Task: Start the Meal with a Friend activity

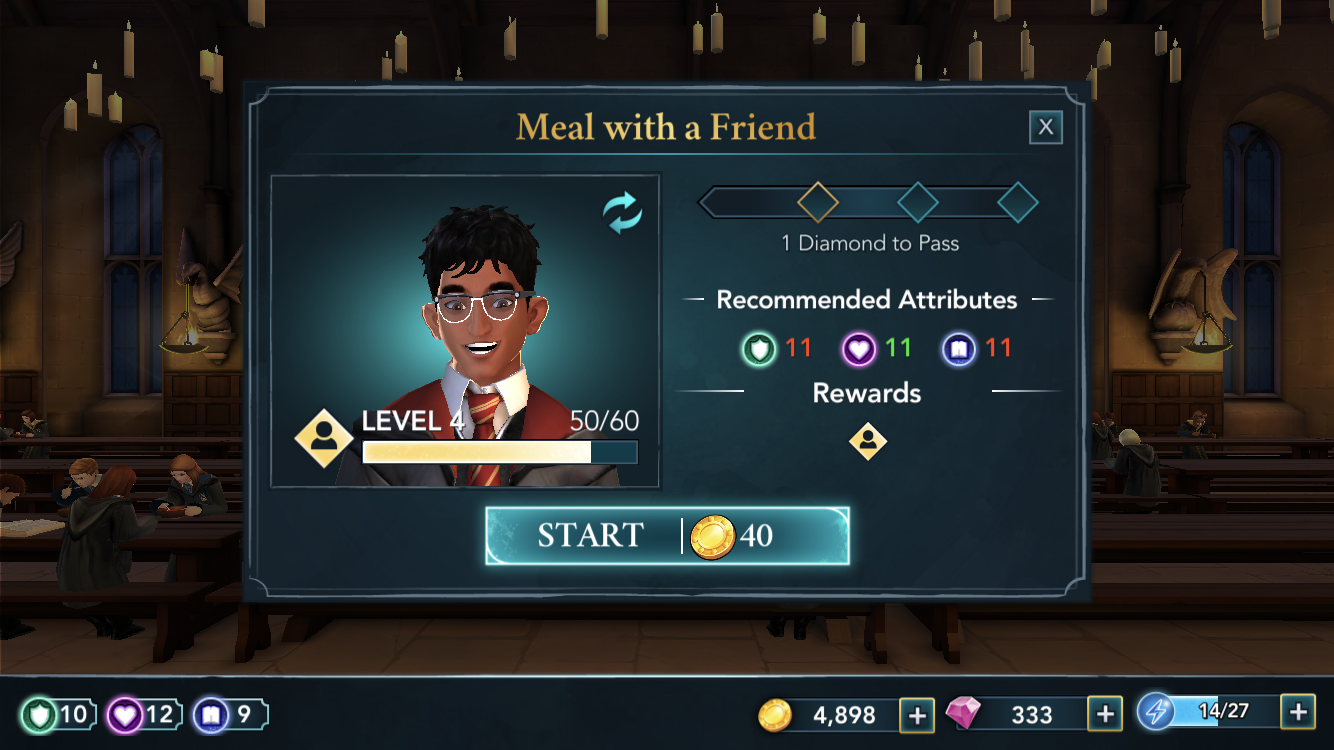Action: point(667,536)
